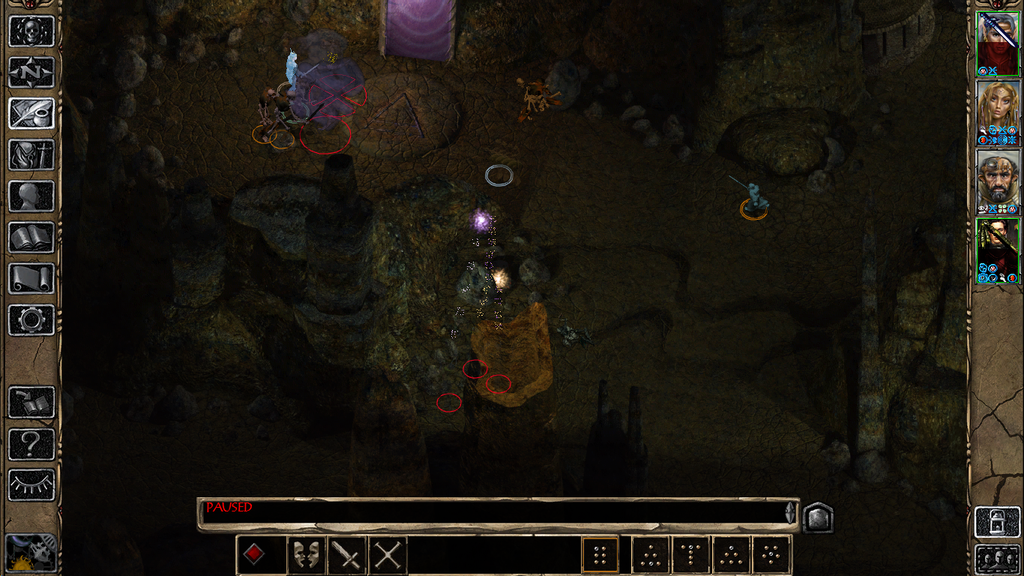Viewport: 1024px width, 576px height.
Task: Select the hooded character portrait with sword
Action: point(998,43)
